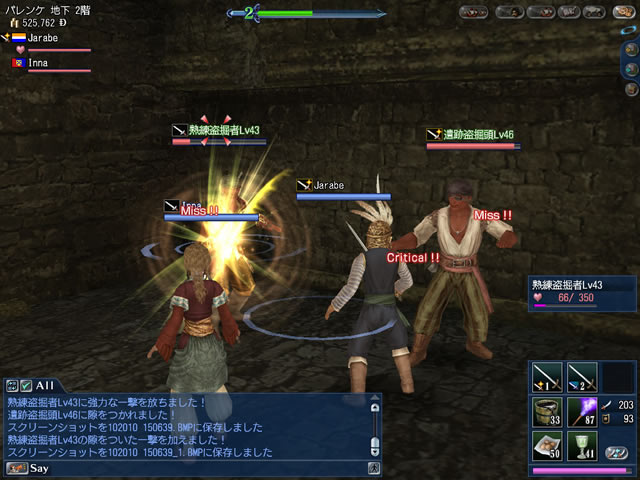Image resolution: width=640 pixels, height=480 pixels.
Task: Open the leftmost top menu button
Action: (473, 13)
